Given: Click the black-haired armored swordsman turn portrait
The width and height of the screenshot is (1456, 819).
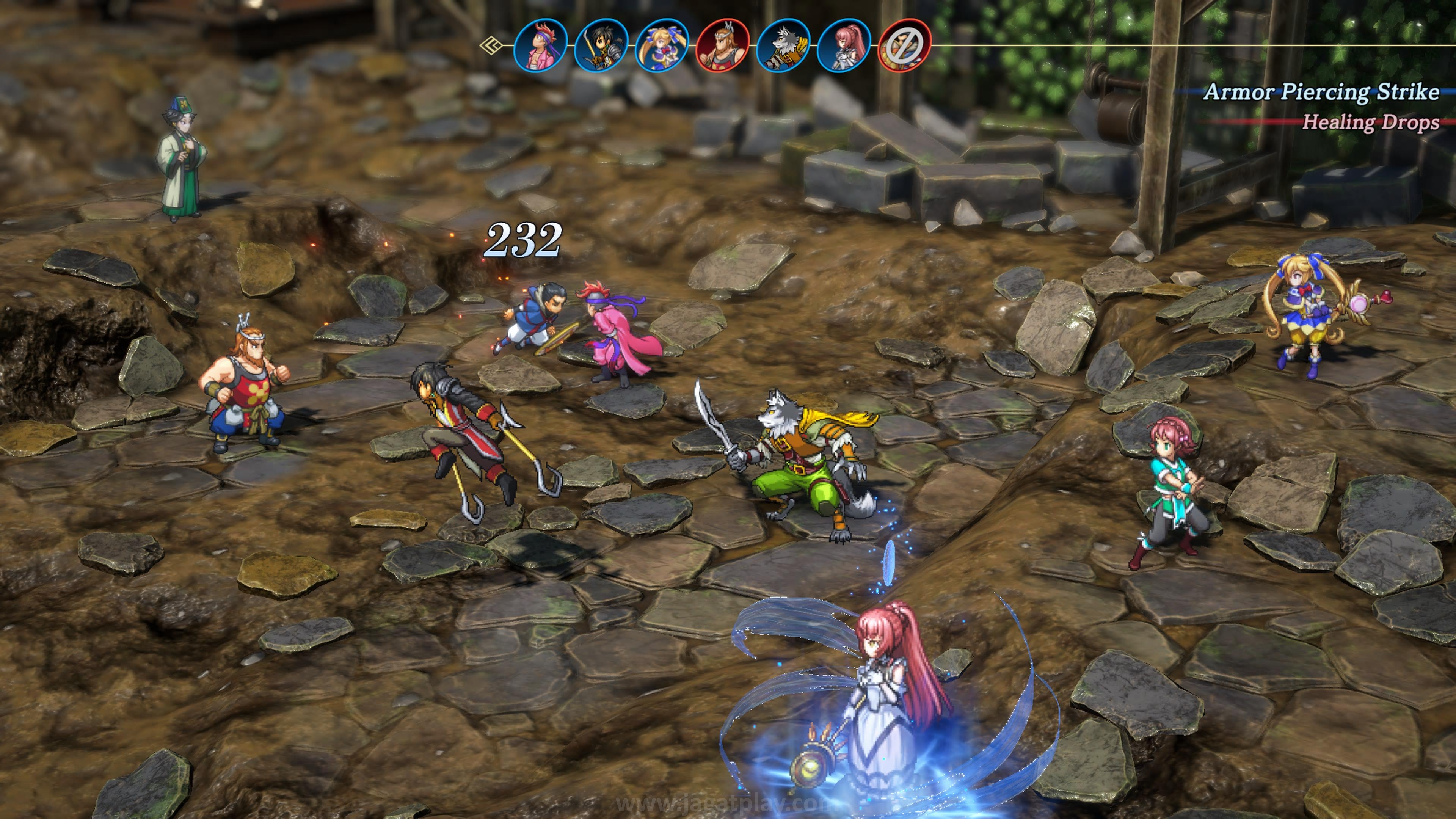Looking at the screenshot, I should click(601, 45).
